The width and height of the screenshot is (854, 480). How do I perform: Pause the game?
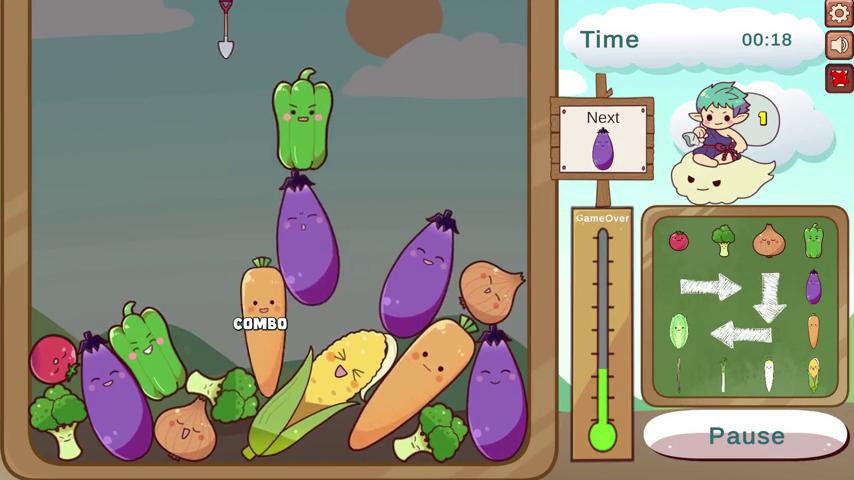[x=746, y=436]
